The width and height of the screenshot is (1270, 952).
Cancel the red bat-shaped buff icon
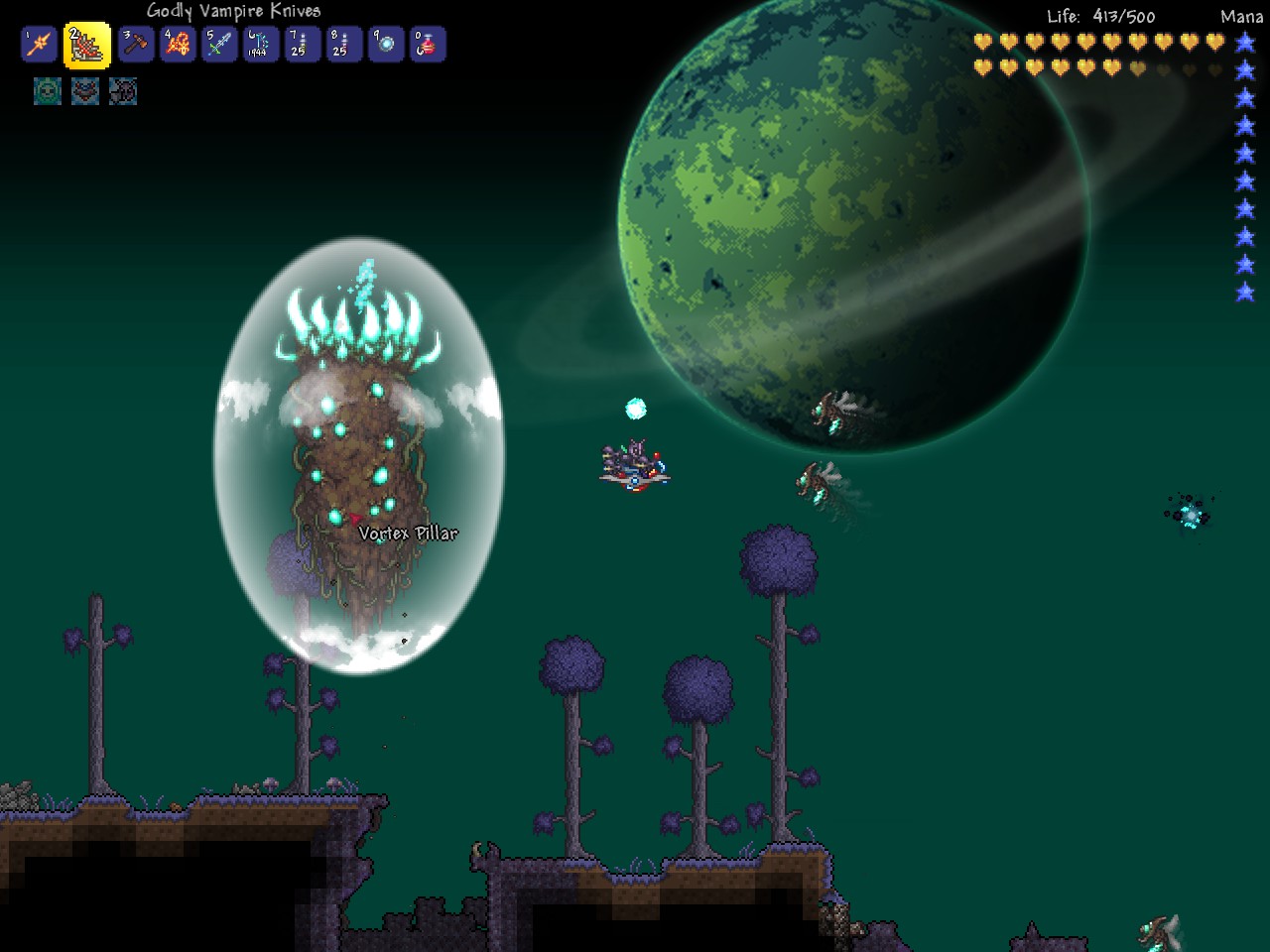tap(84, 92)
